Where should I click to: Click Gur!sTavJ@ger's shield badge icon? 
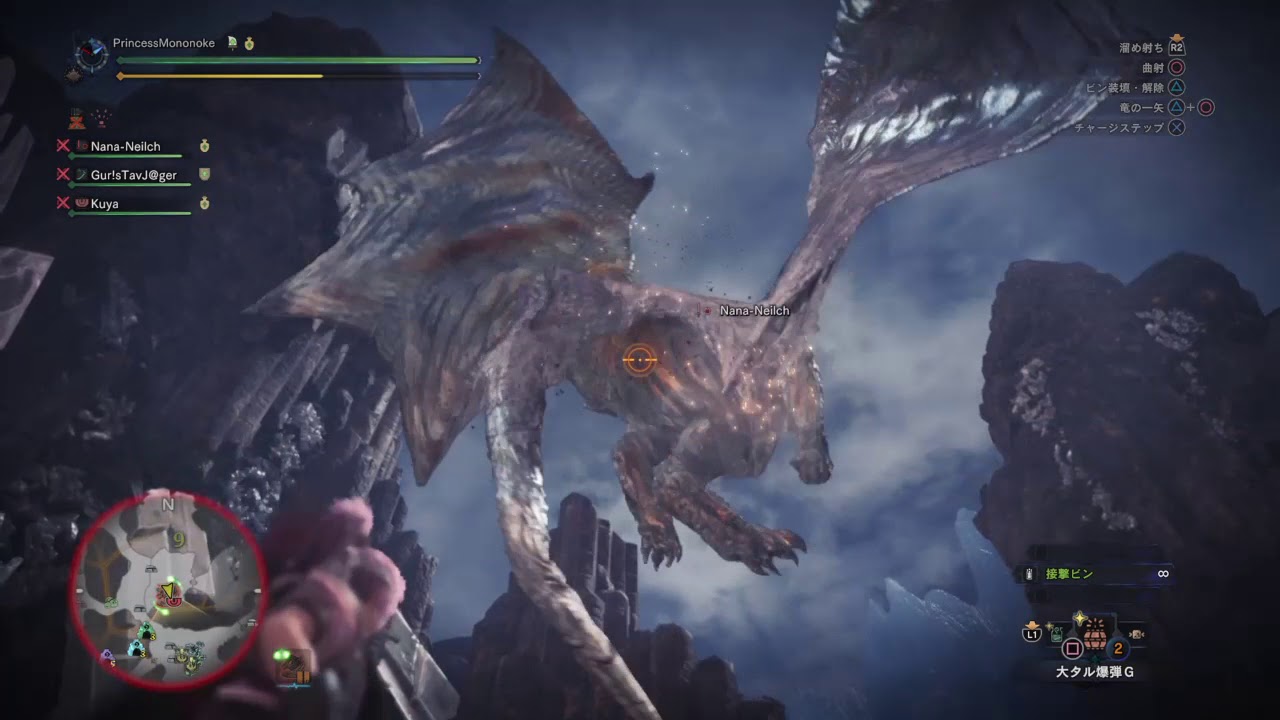[204, 174]
